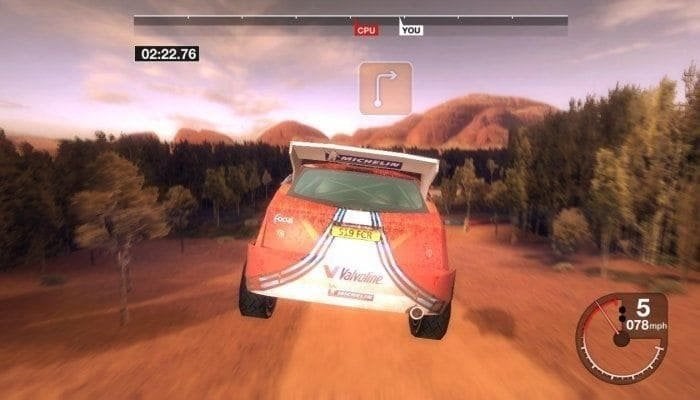
Task: Select the YOU marker on progress bar
Action: pyautogui.click(x=411, y=30)
